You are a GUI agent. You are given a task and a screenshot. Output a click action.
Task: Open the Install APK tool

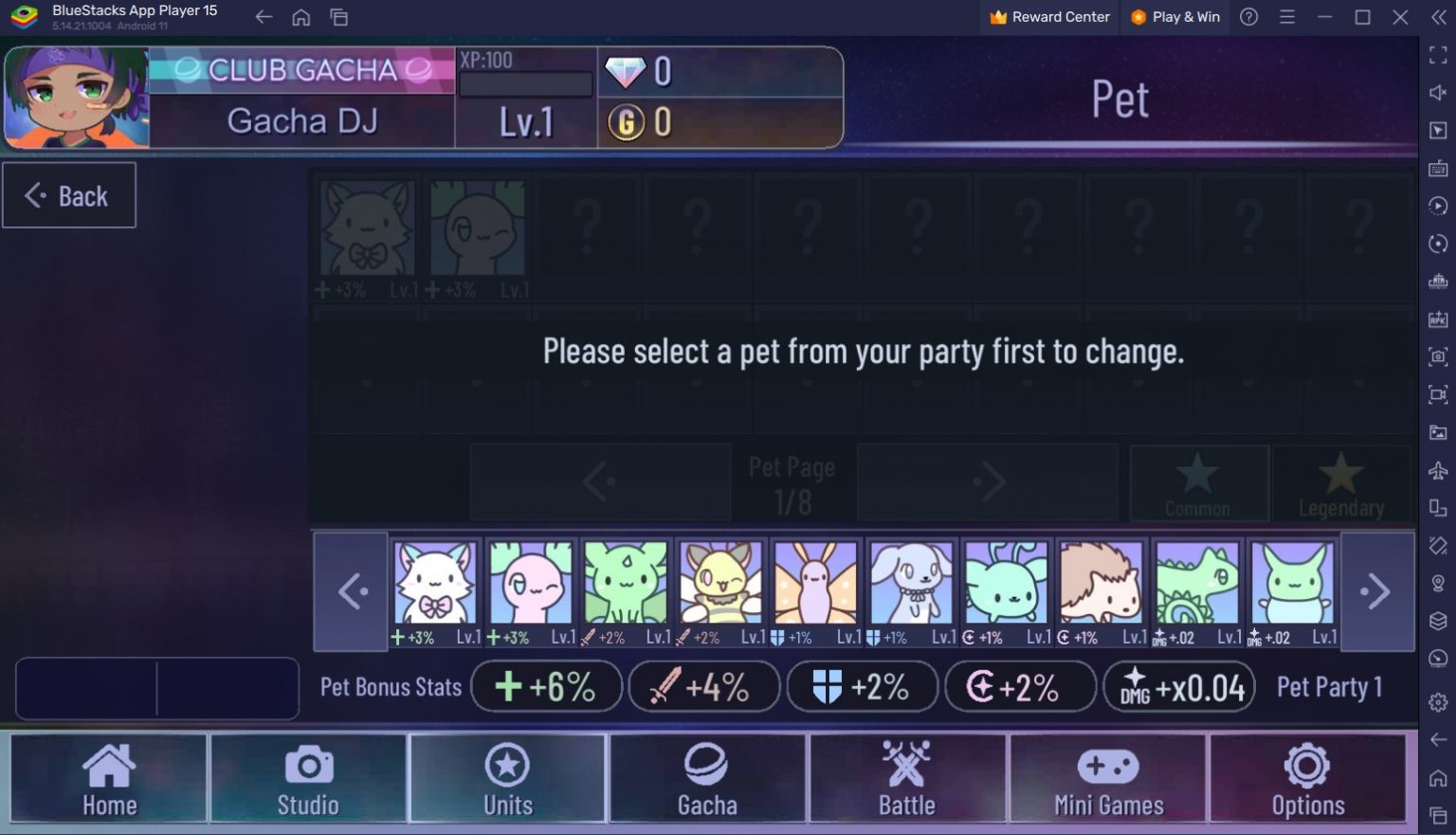tap(1437, 319)
